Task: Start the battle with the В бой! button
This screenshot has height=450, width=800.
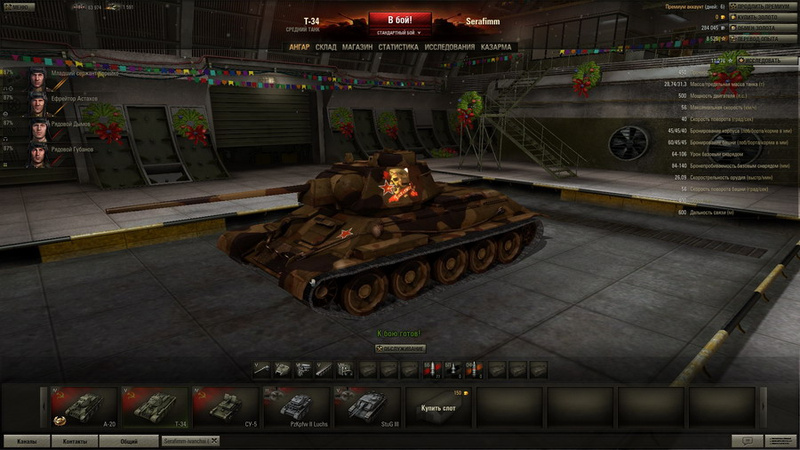Action: click(399, 19)
